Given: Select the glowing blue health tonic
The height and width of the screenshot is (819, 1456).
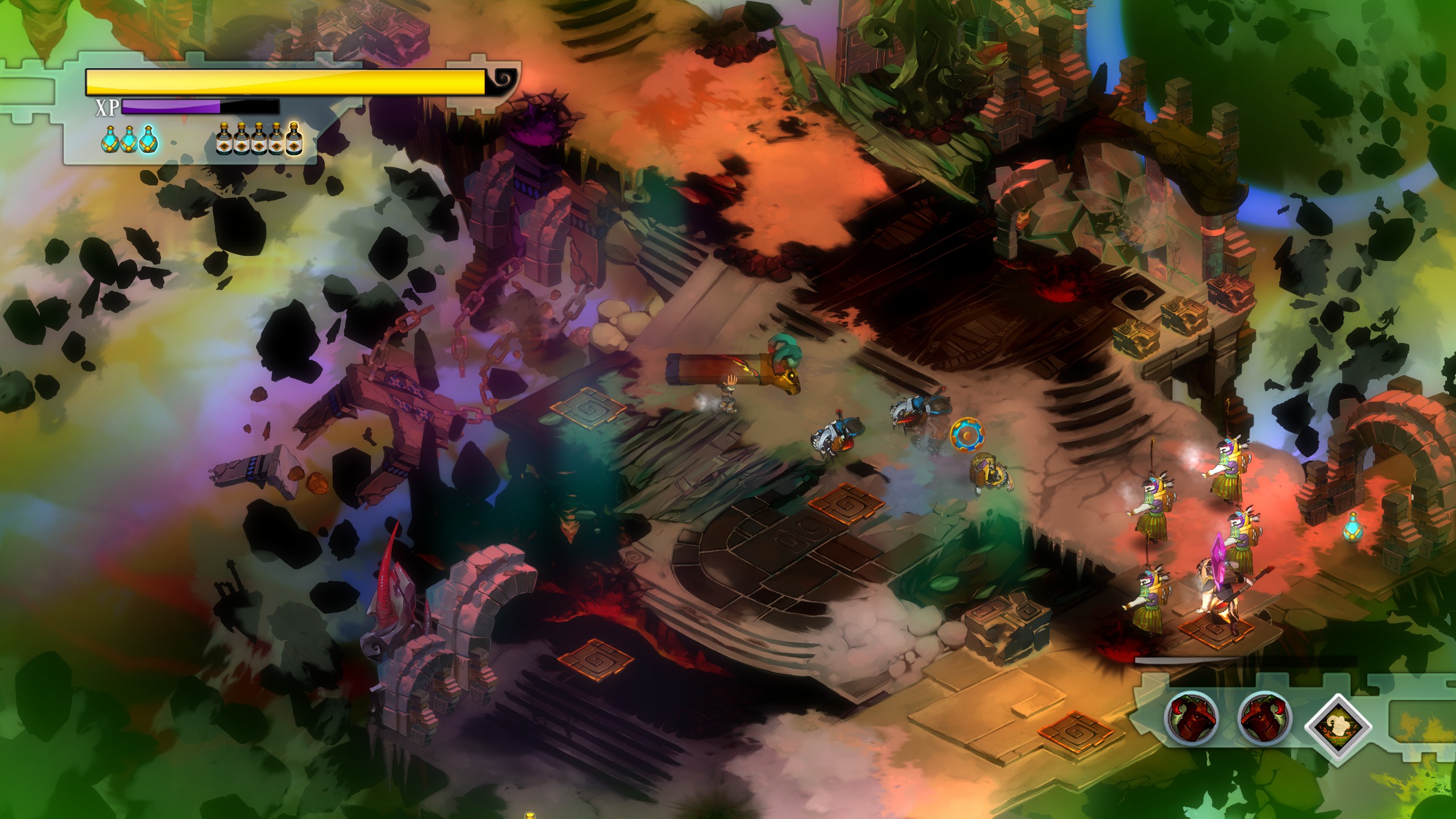Looking at the screenshot, I should [x=149, y=139].
